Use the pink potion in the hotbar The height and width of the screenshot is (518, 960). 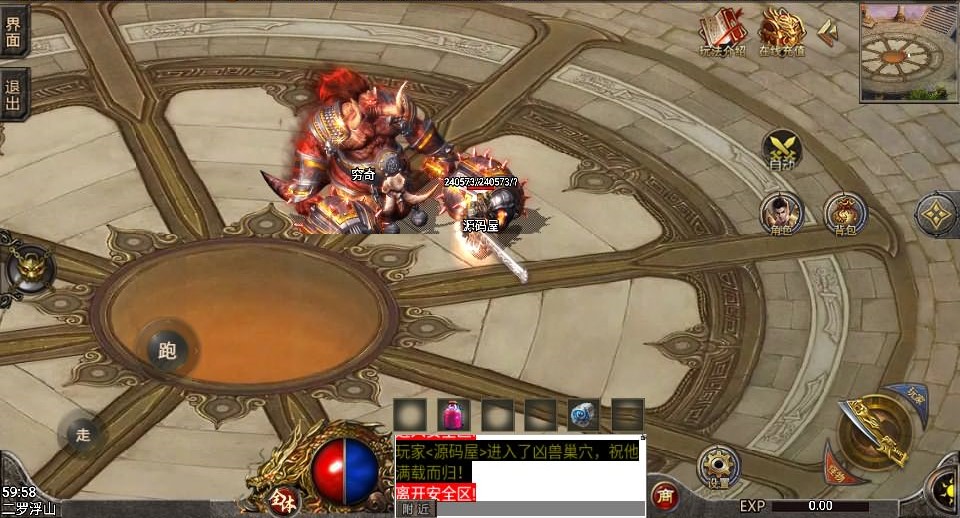[x=454, y=414]
